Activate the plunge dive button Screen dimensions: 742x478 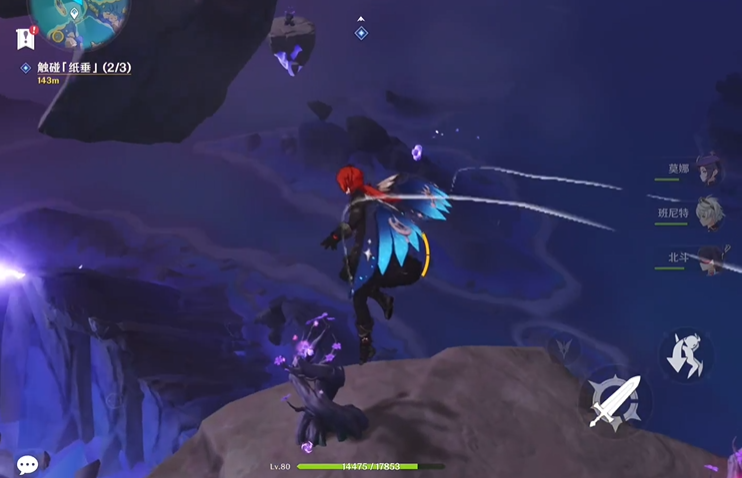pos(686,354)
